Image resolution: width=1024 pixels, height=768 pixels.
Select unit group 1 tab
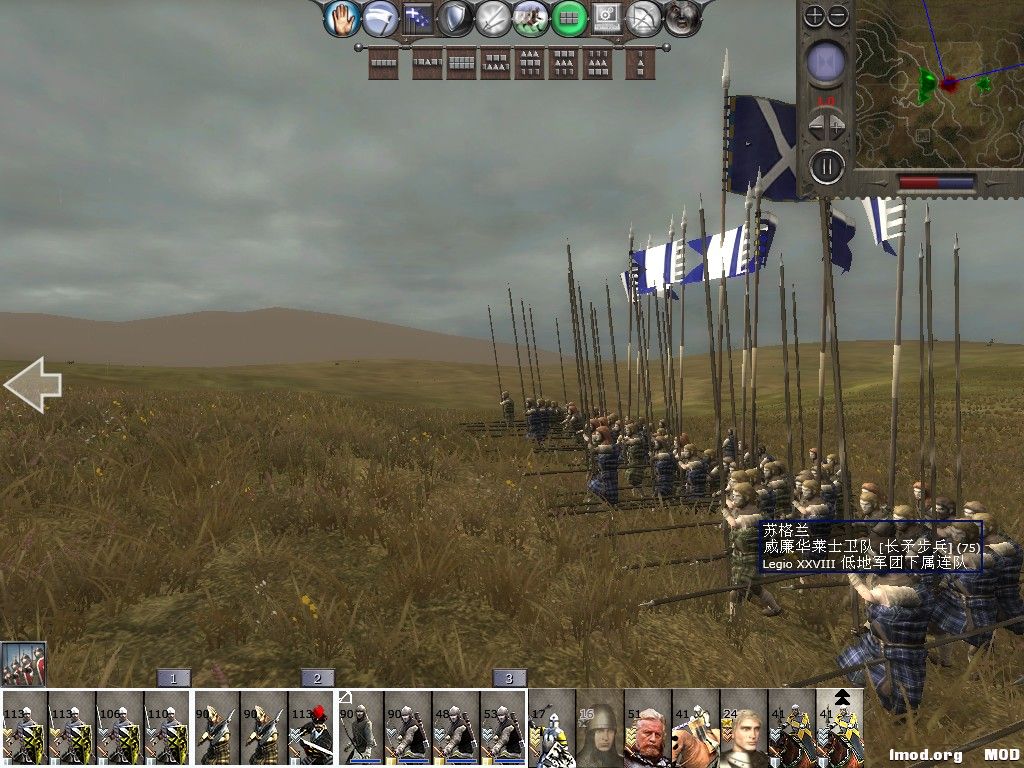coord(173,678)
